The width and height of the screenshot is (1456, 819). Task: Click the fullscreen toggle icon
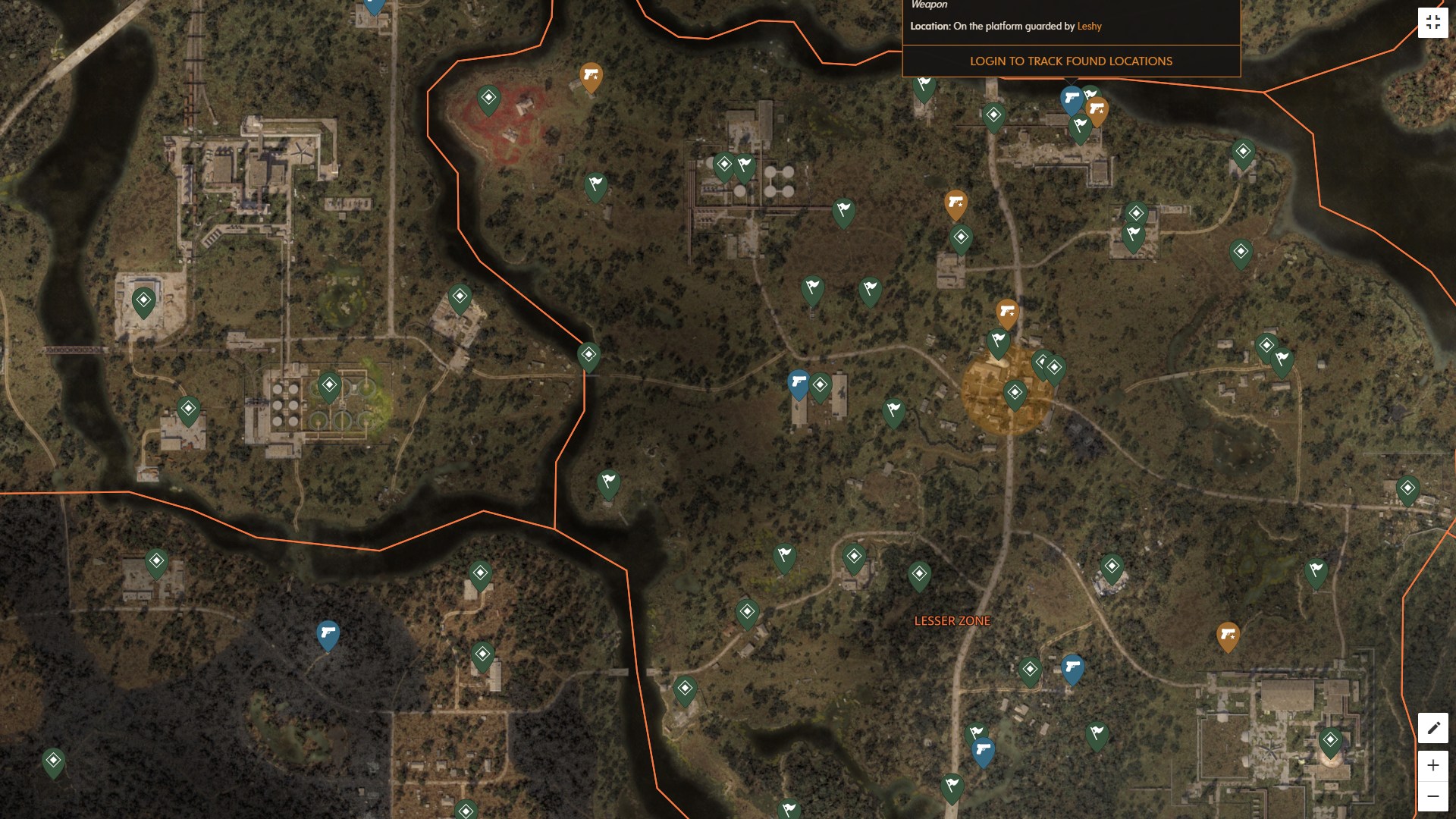point(1434,22)
